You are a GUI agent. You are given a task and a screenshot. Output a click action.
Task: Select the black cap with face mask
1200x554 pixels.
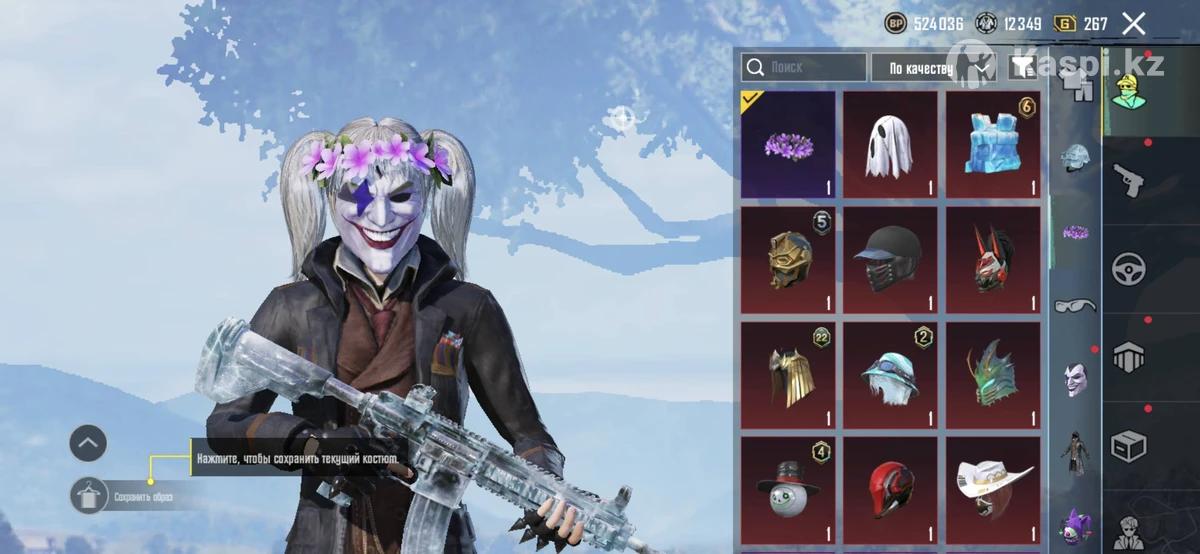click(x=890, y=259)
